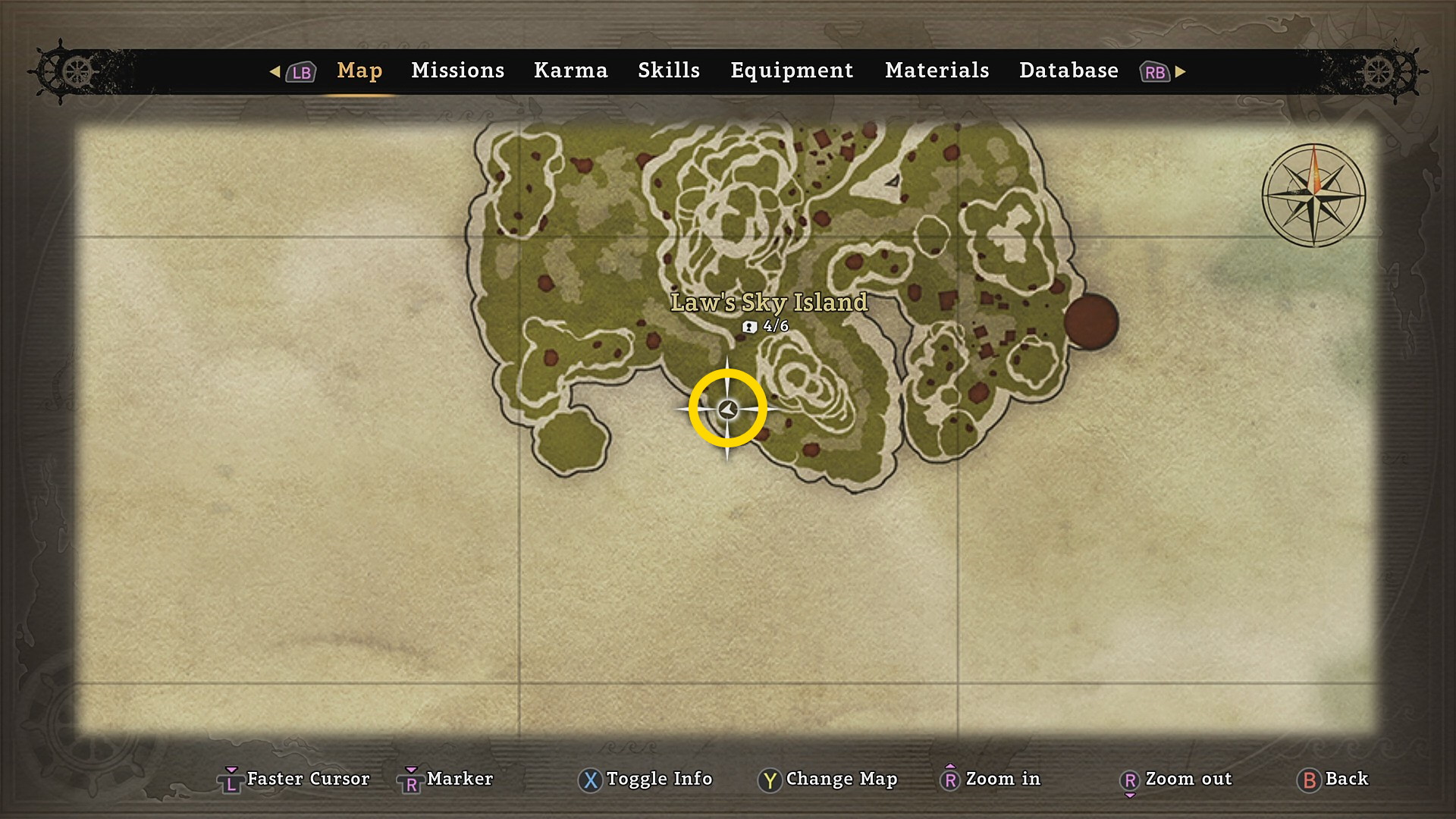This screenshot has width=1456, height=819.
Task: Select the player cursor marker on map
Action: [728, 409]
